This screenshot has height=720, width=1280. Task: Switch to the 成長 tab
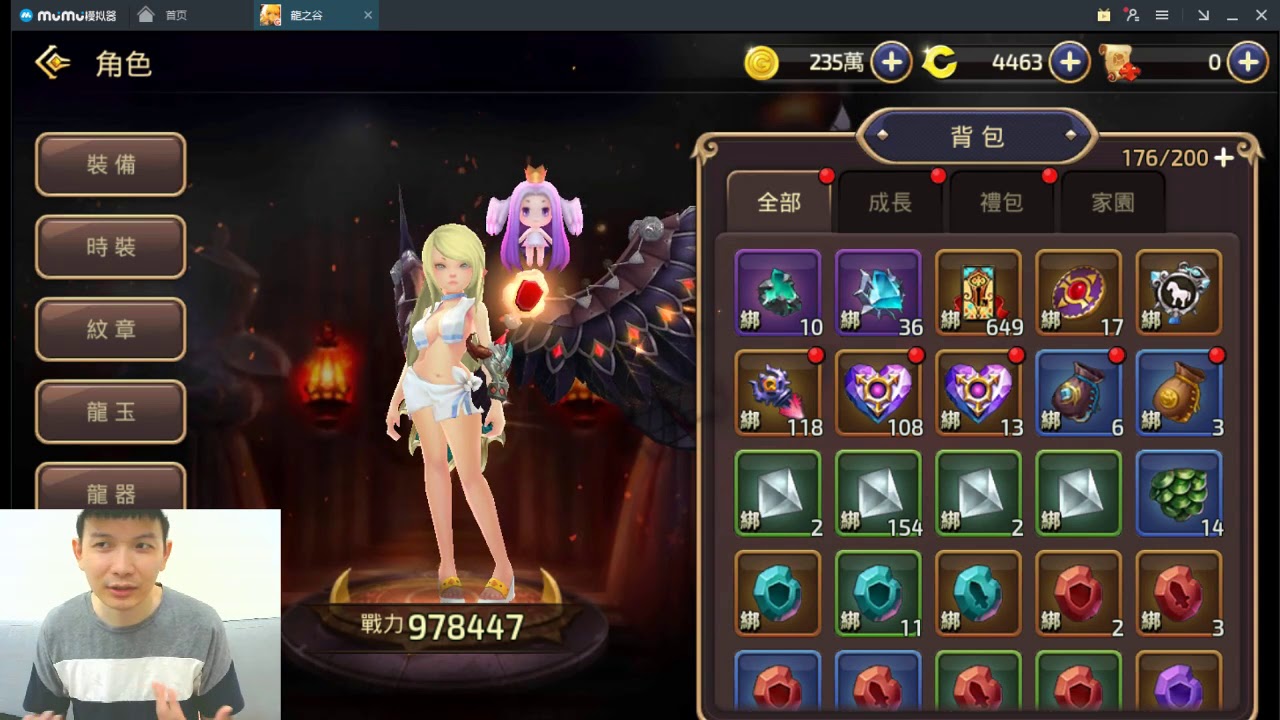point(890,203)
